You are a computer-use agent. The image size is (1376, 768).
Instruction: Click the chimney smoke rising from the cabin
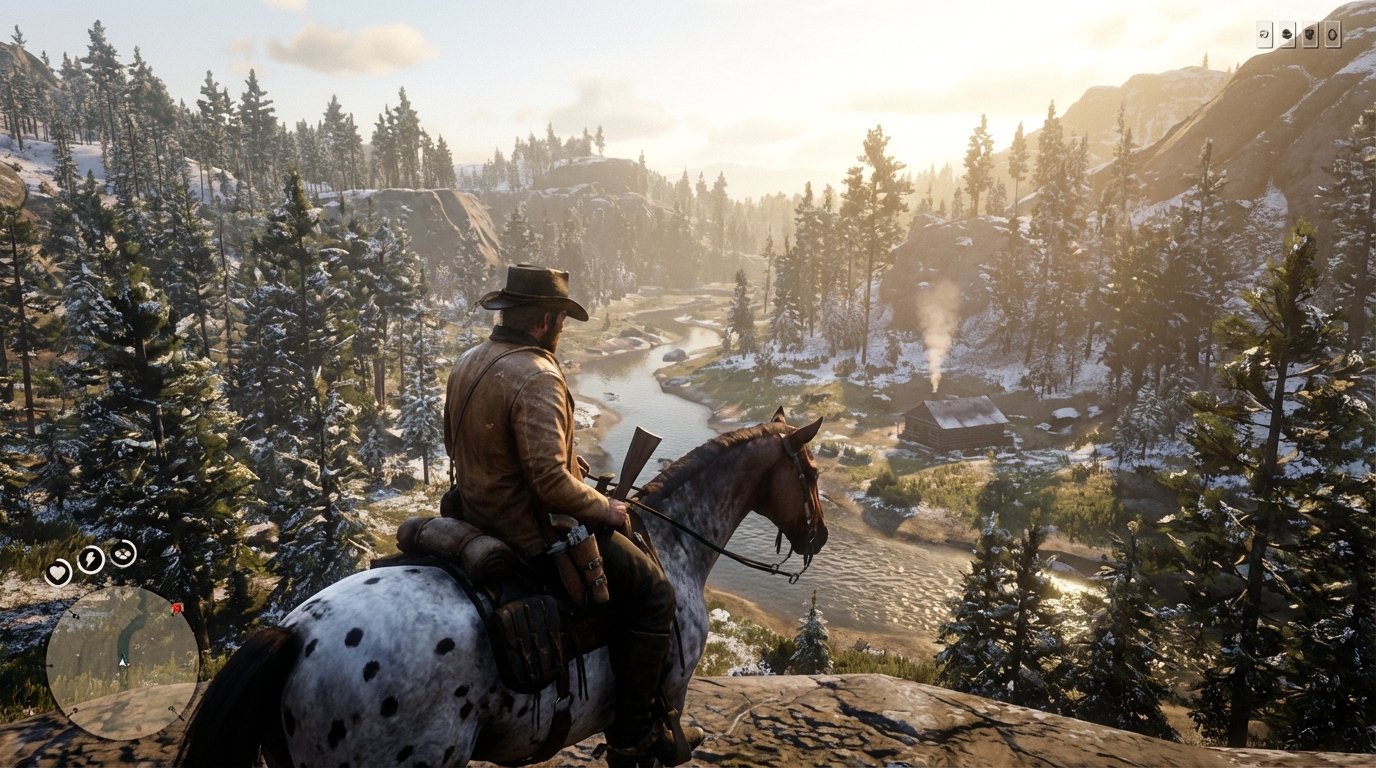tap(934, 345)
